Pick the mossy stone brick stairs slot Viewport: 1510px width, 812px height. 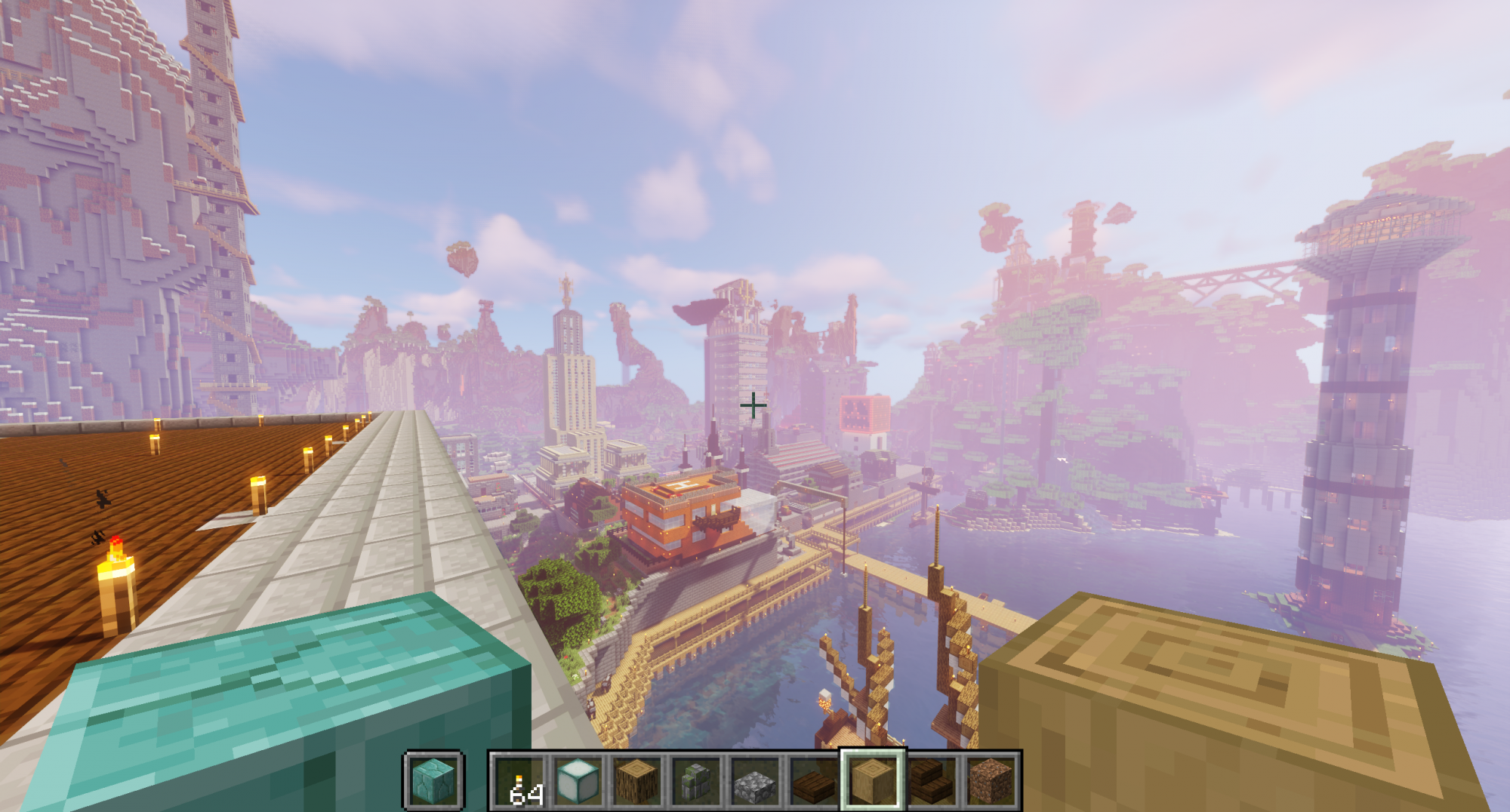pyautogui.click(x=696, y=780)
